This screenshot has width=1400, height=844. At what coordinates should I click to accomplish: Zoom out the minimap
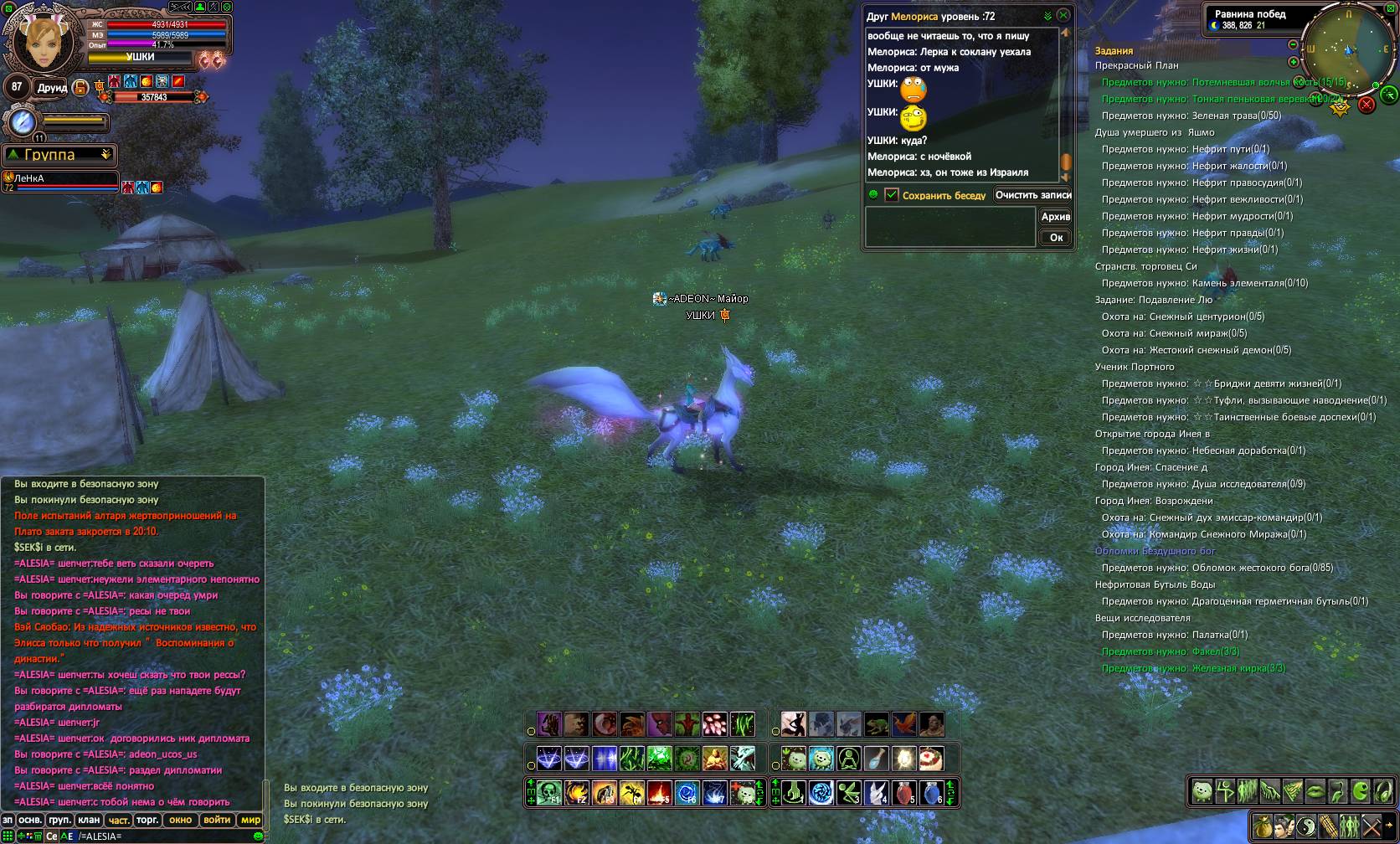point(1293,44)
